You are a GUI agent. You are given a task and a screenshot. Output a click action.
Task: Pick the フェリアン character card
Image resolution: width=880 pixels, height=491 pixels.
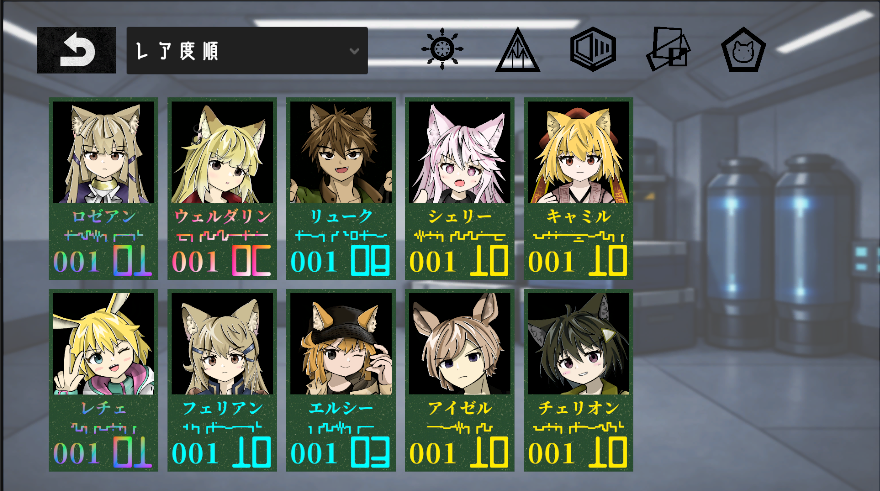(x=222, y=380)
